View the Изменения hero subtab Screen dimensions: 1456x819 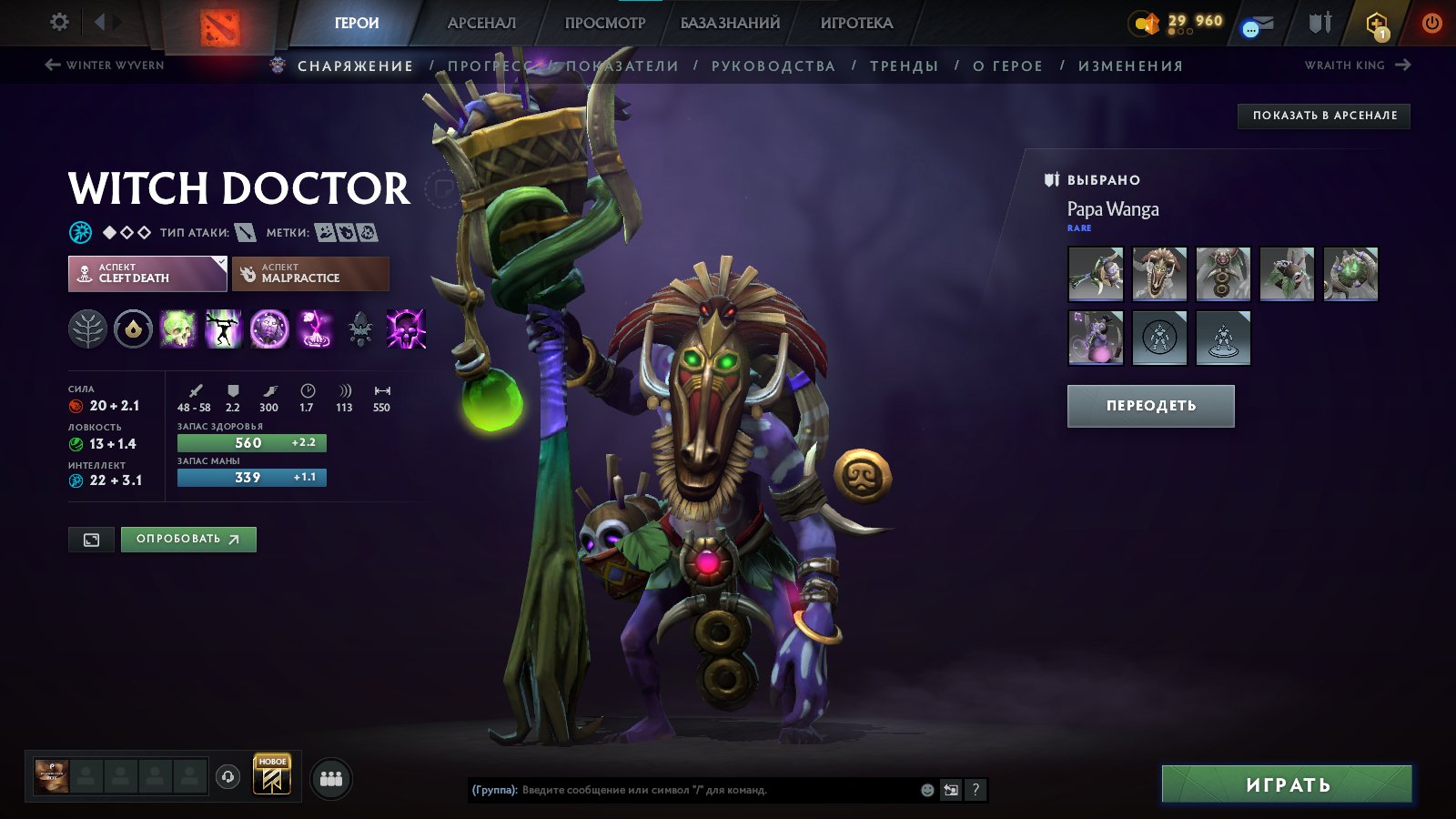(x=1130, y=66)
